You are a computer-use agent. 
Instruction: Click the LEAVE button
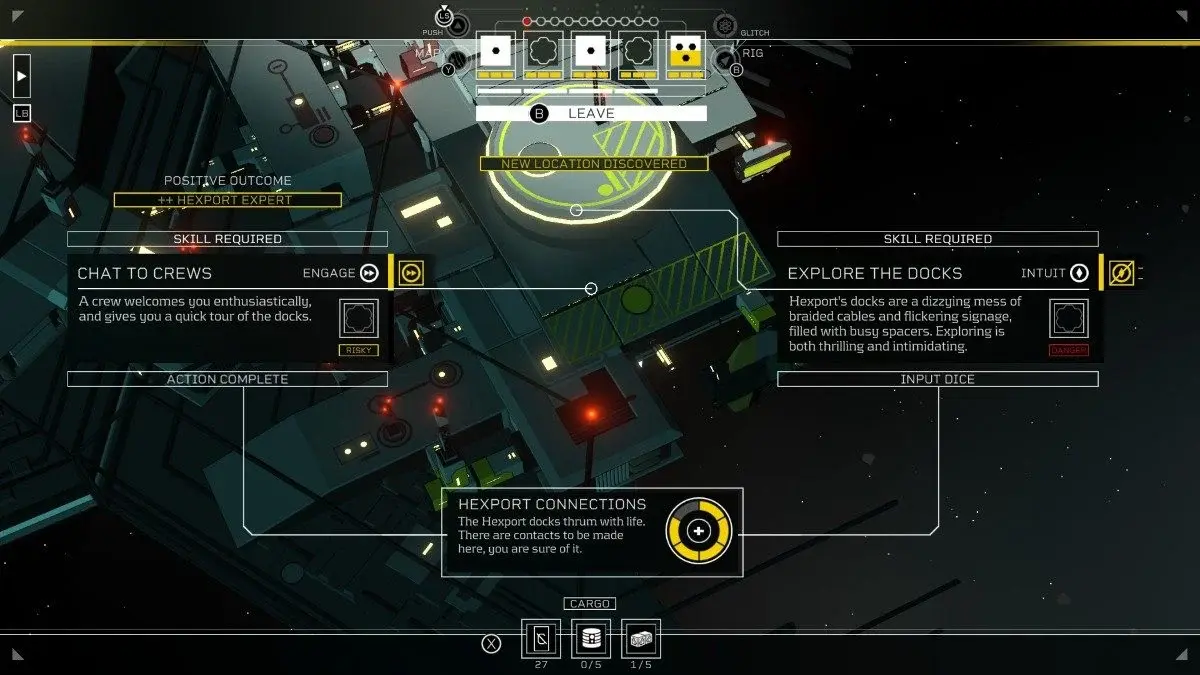[x=591, y=113]
